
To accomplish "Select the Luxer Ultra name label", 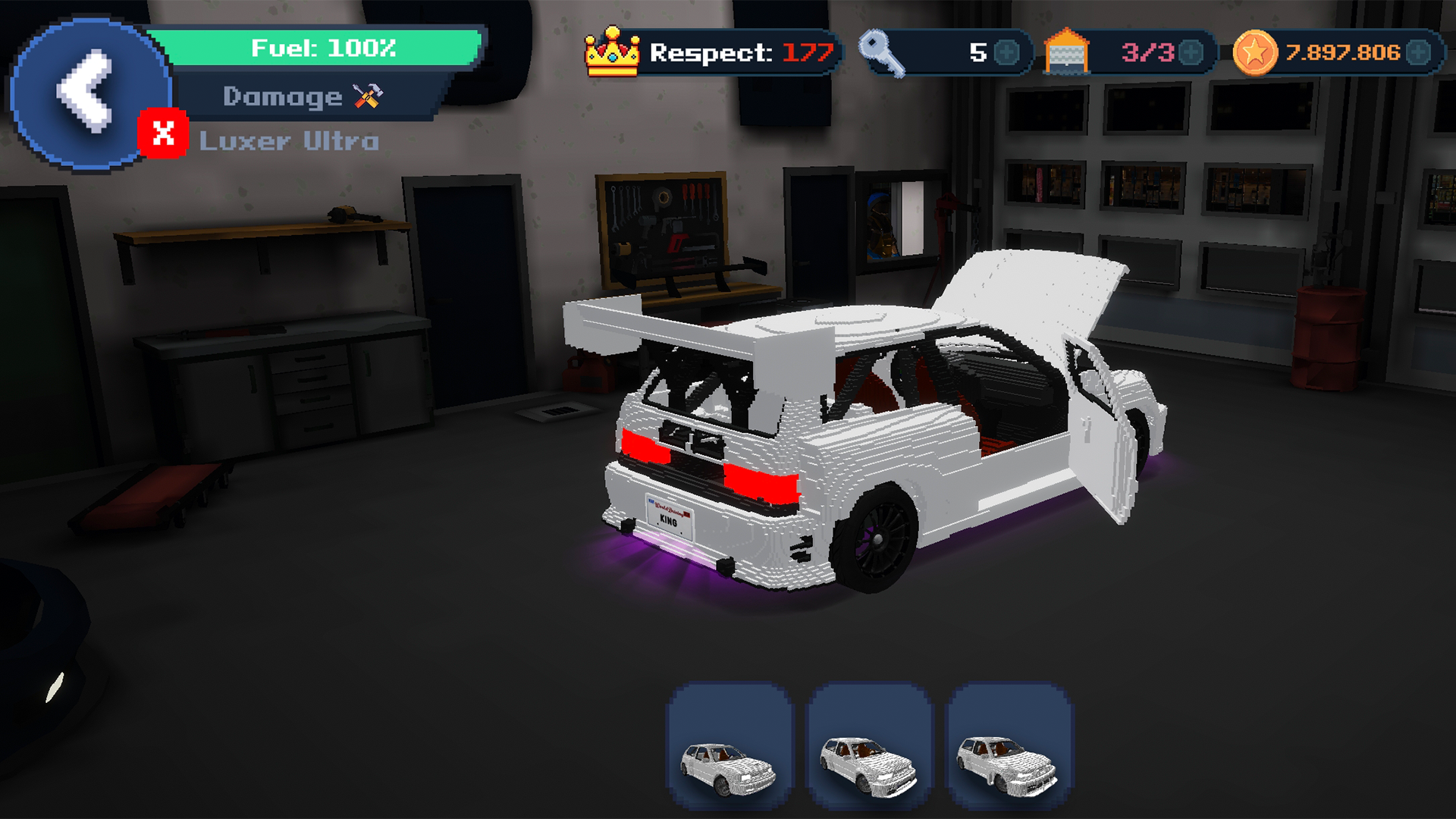I will click(x=290, y=141).
